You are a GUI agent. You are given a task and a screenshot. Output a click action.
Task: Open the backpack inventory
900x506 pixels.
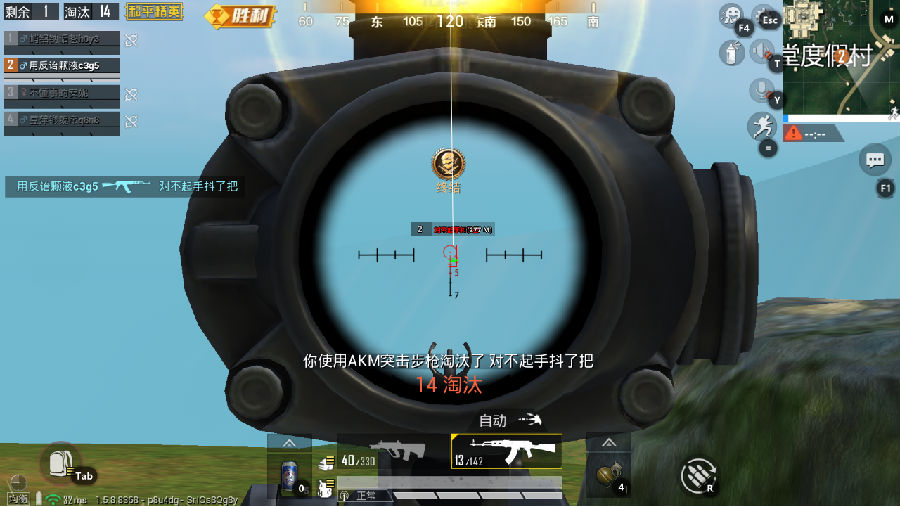coord(60,462)
